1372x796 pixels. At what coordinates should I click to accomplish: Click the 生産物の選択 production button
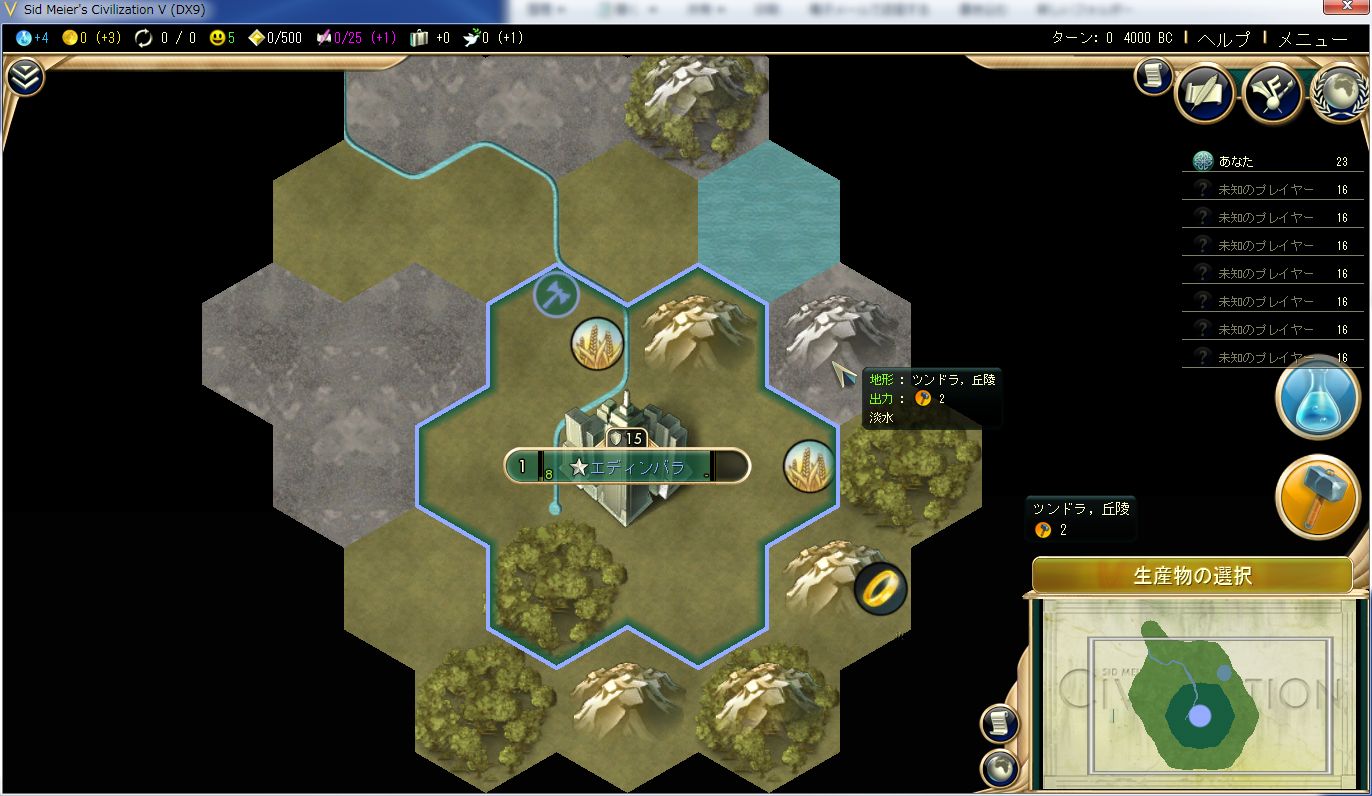[x=1192, y=576]
